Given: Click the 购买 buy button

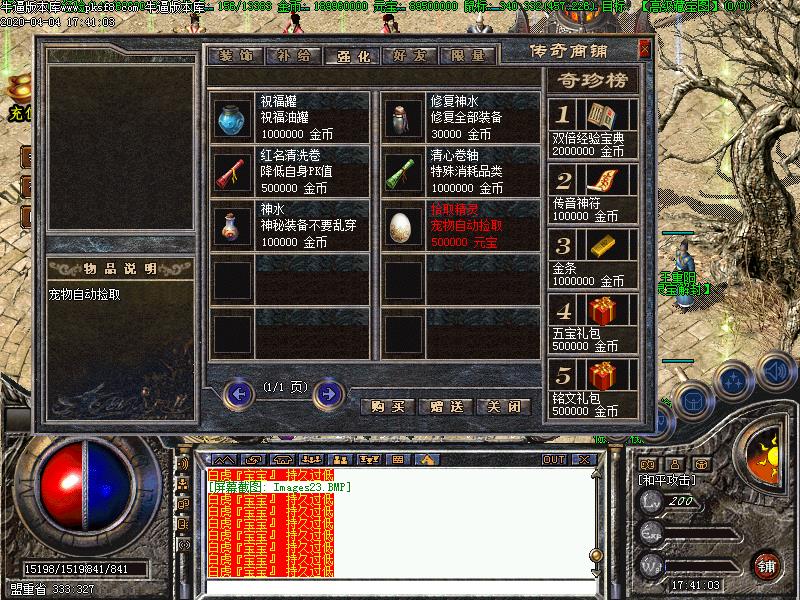Looking at the screenshot, I should coord(386,407).
